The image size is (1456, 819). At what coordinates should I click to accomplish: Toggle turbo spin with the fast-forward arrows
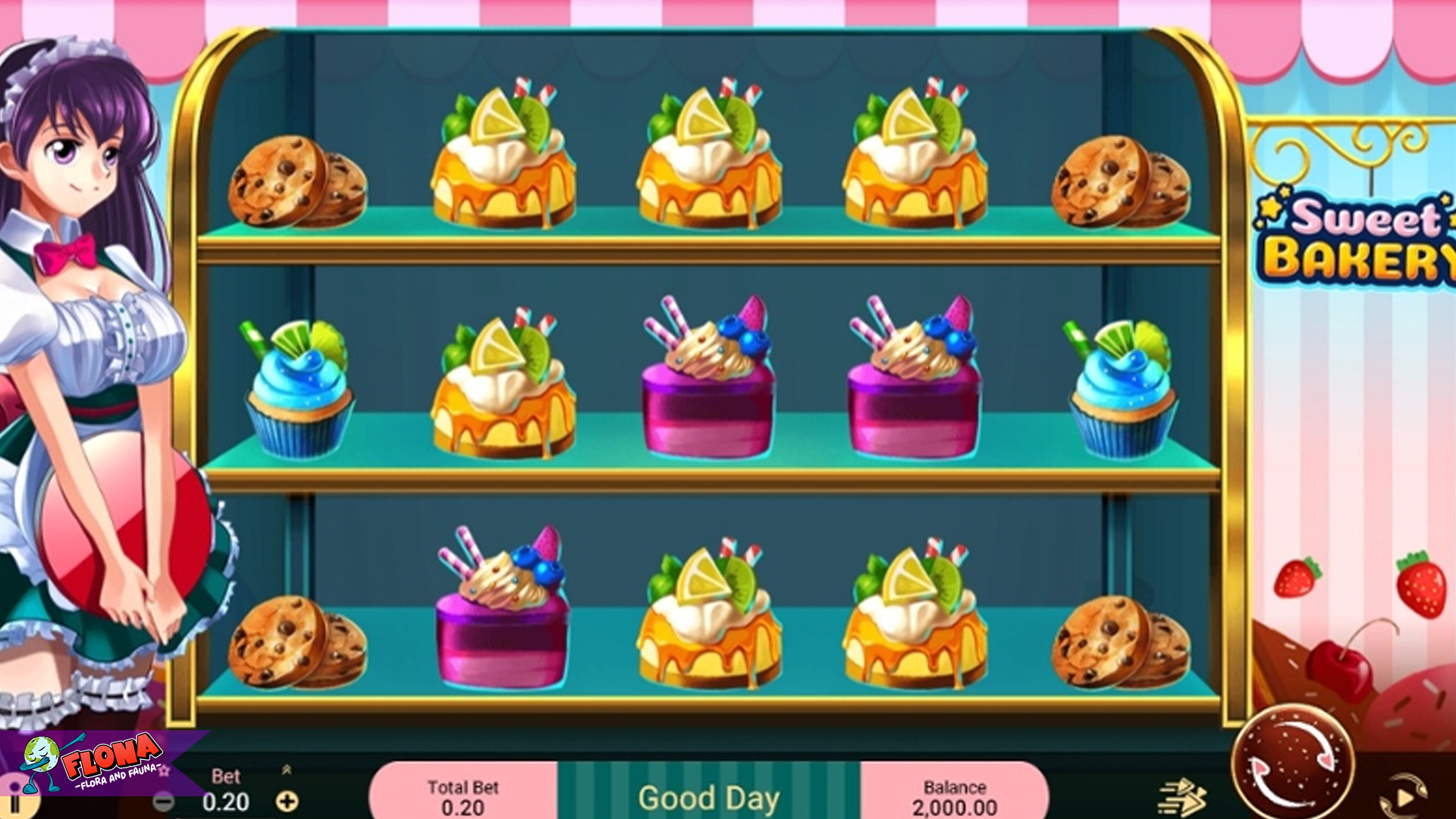(x=1181, y=798)
